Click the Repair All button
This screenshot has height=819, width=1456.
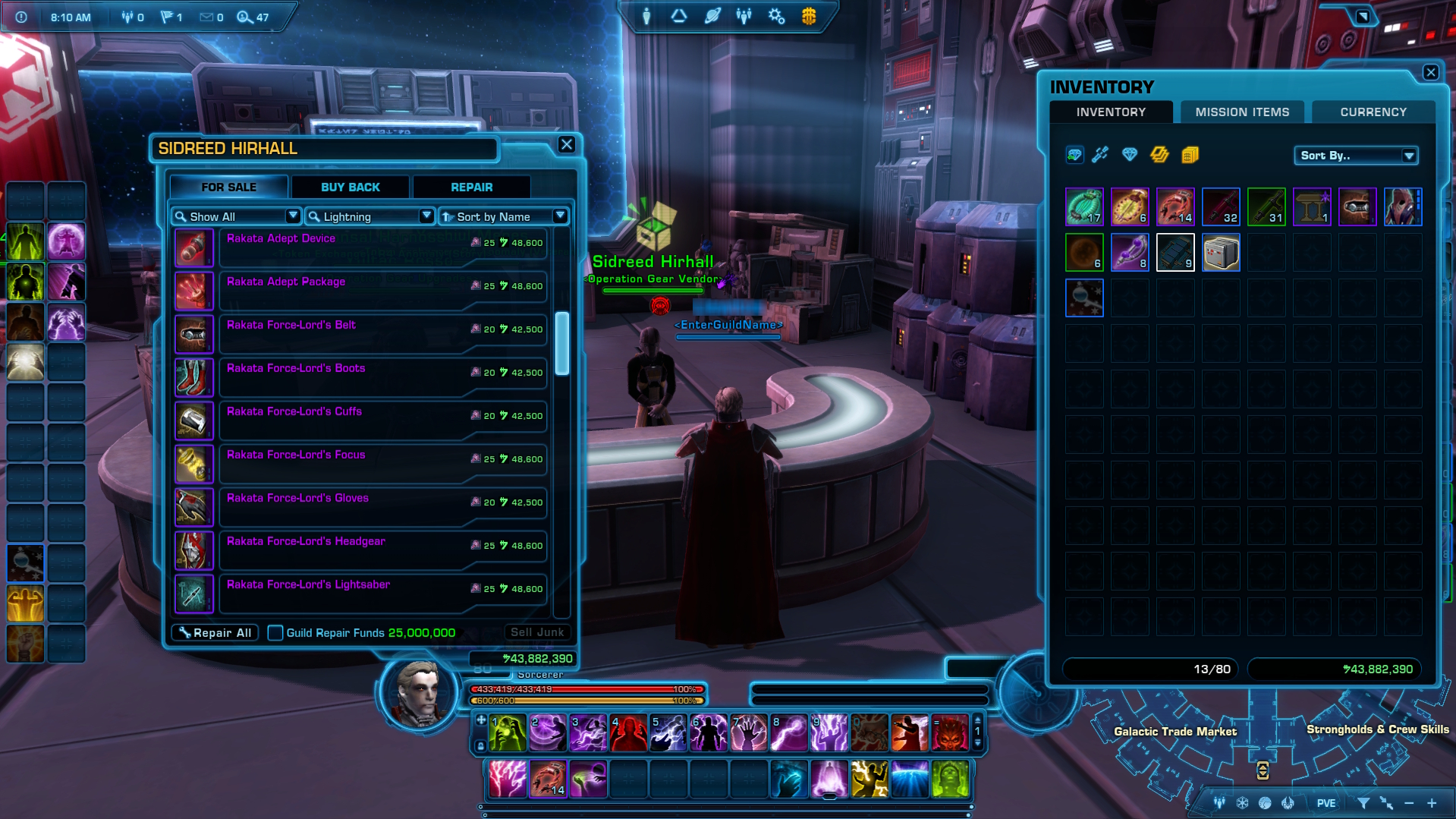click(215, 632)
